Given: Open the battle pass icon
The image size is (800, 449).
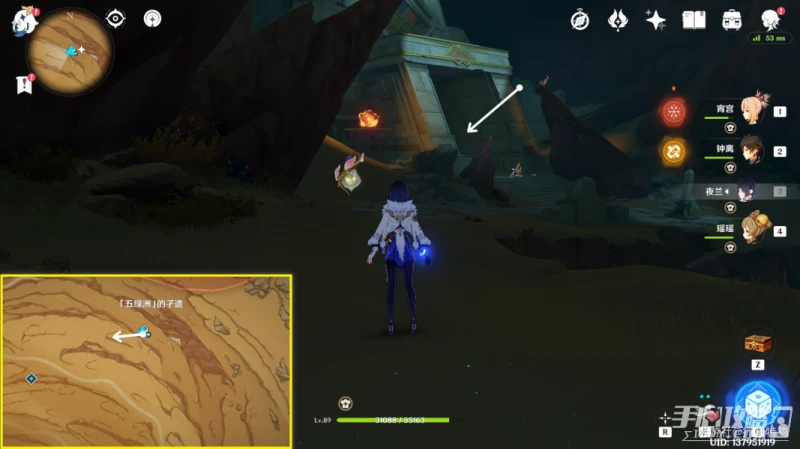Looking at the screenshot, I should point(618,20).
